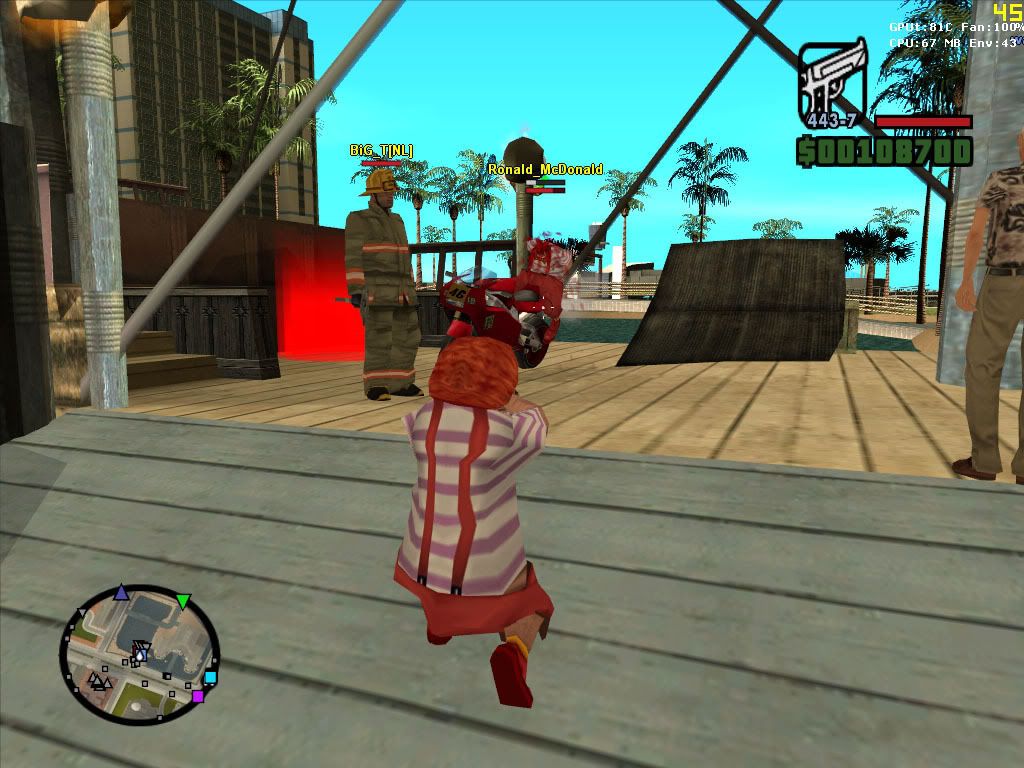Open the circular radar minimap
This screenshot has height=768, width=1024.
[139, 655]
